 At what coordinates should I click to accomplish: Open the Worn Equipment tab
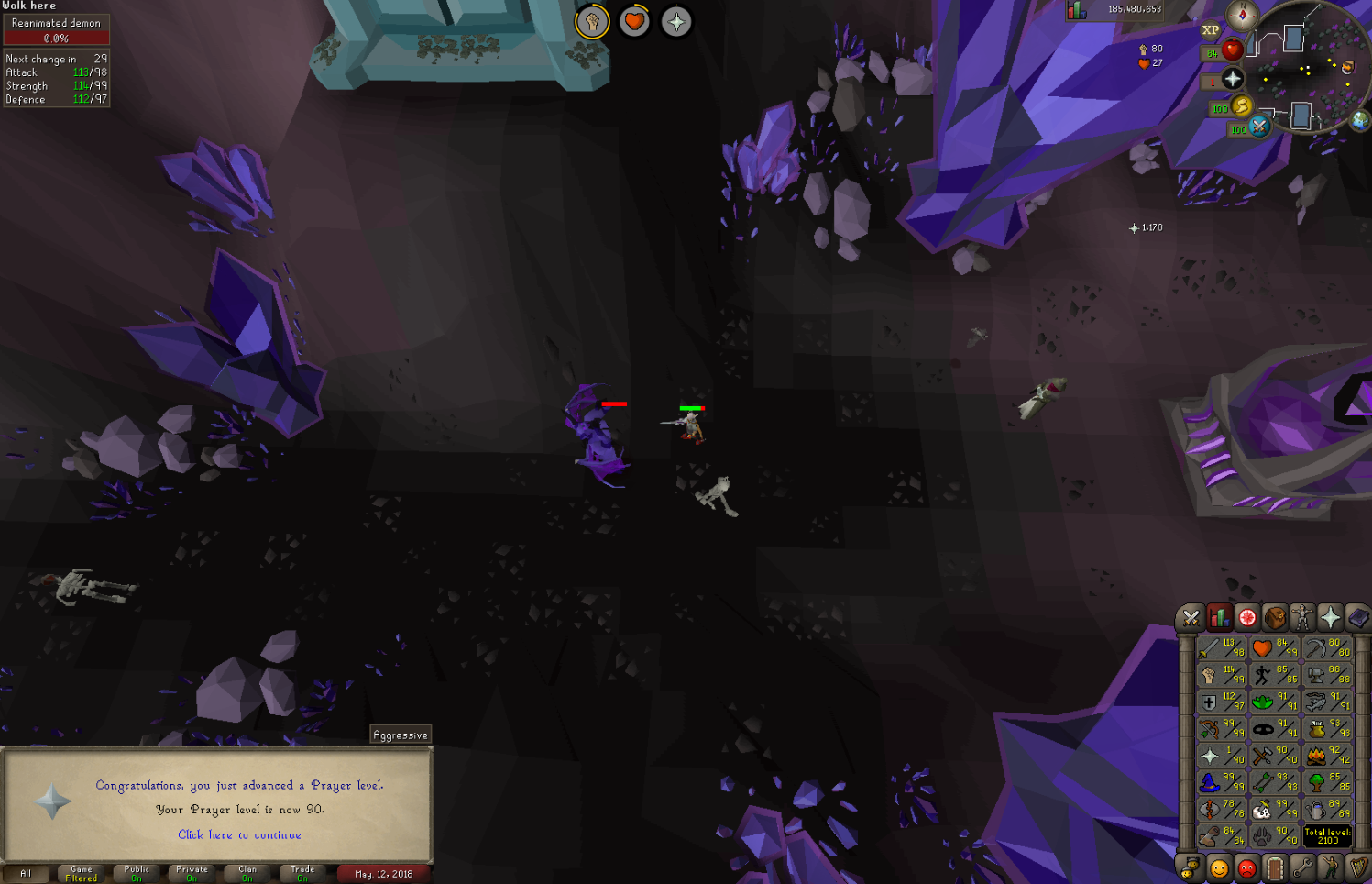tap(1302, 618)
